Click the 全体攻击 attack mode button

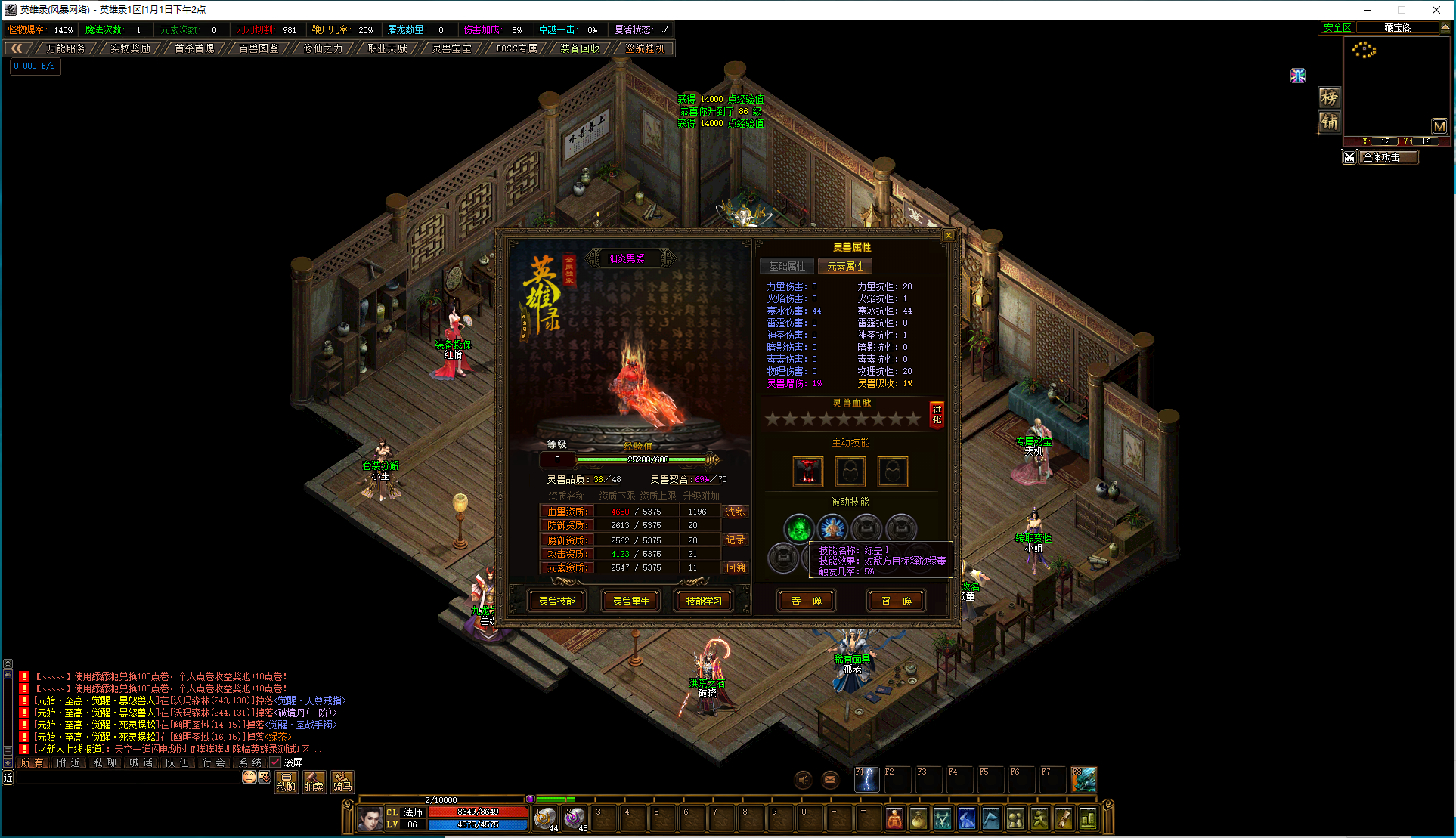pos(1388,157)
